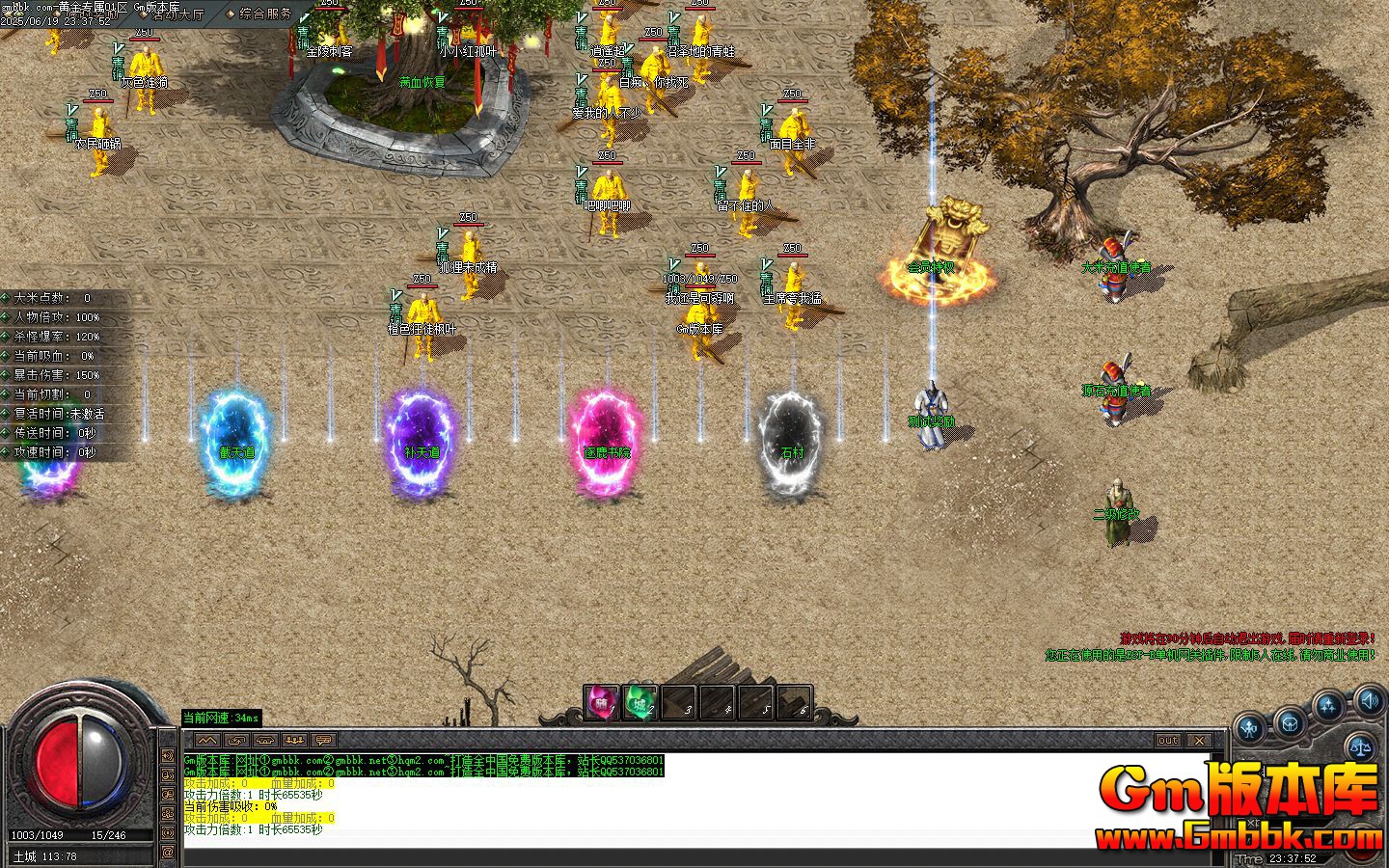
Task: Select the speech-bubble chat channel button
Action: point(324,740)
